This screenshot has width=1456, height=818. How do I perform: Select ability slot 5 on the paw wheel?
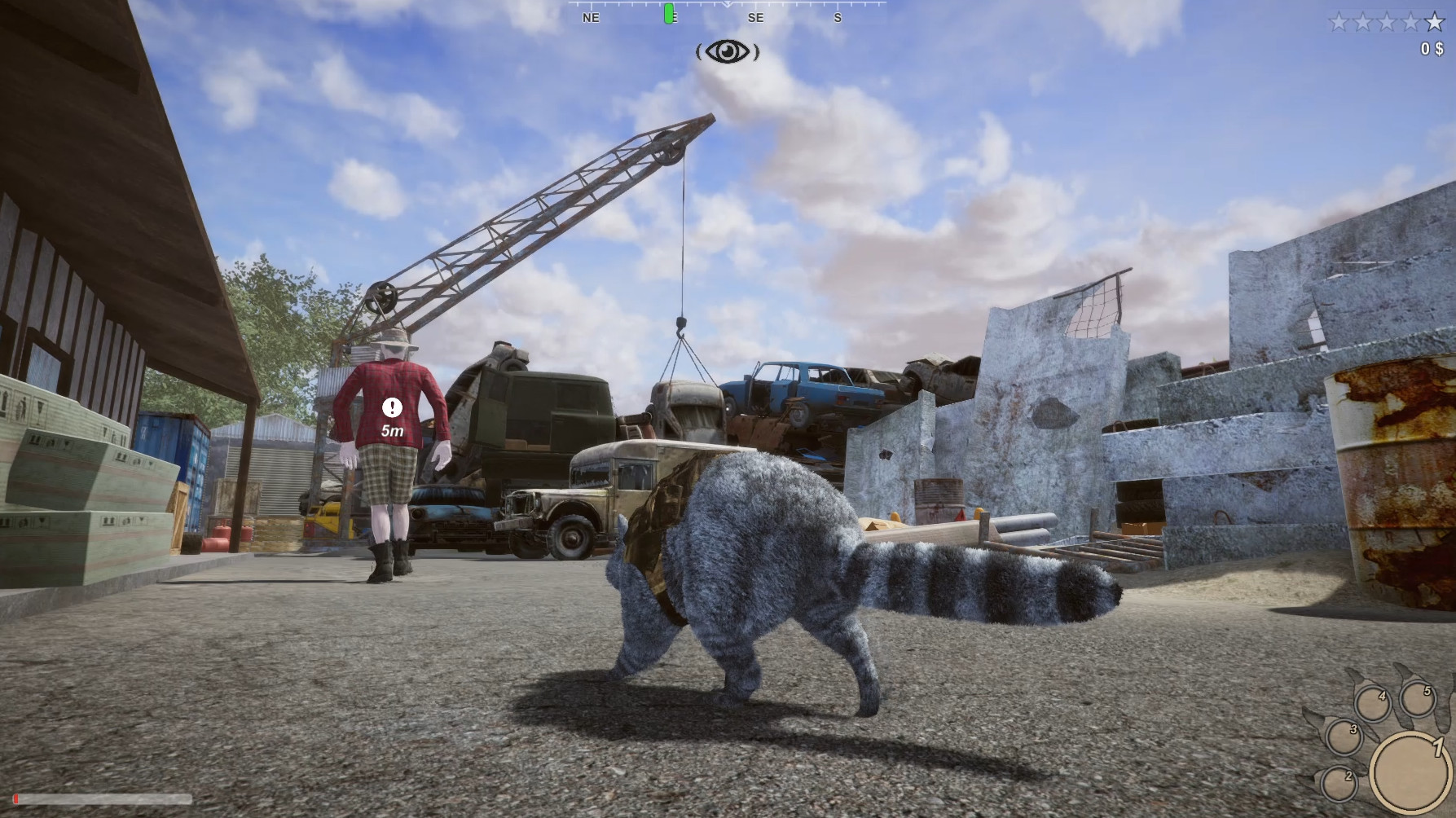point(1419,699)
